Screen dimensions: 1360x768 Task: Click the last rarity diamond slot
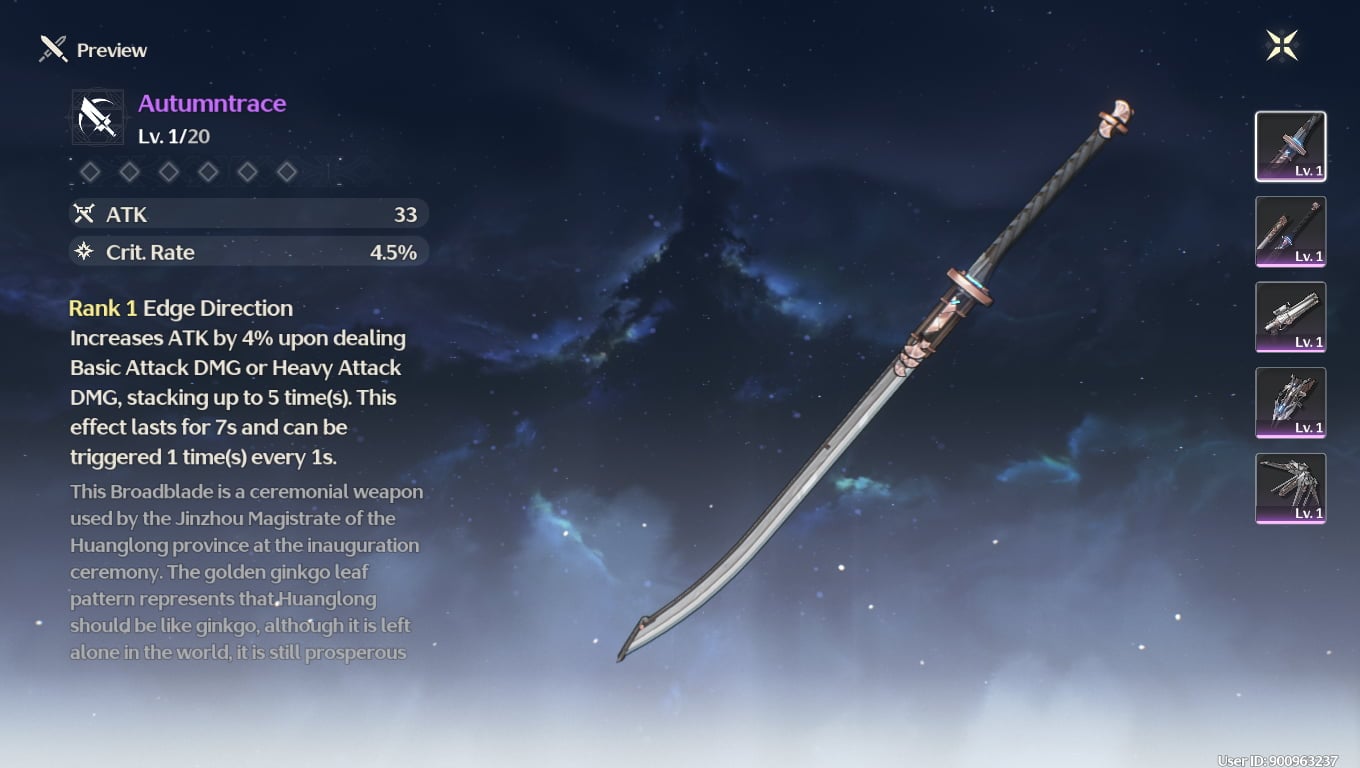click(x=287, y=171)
